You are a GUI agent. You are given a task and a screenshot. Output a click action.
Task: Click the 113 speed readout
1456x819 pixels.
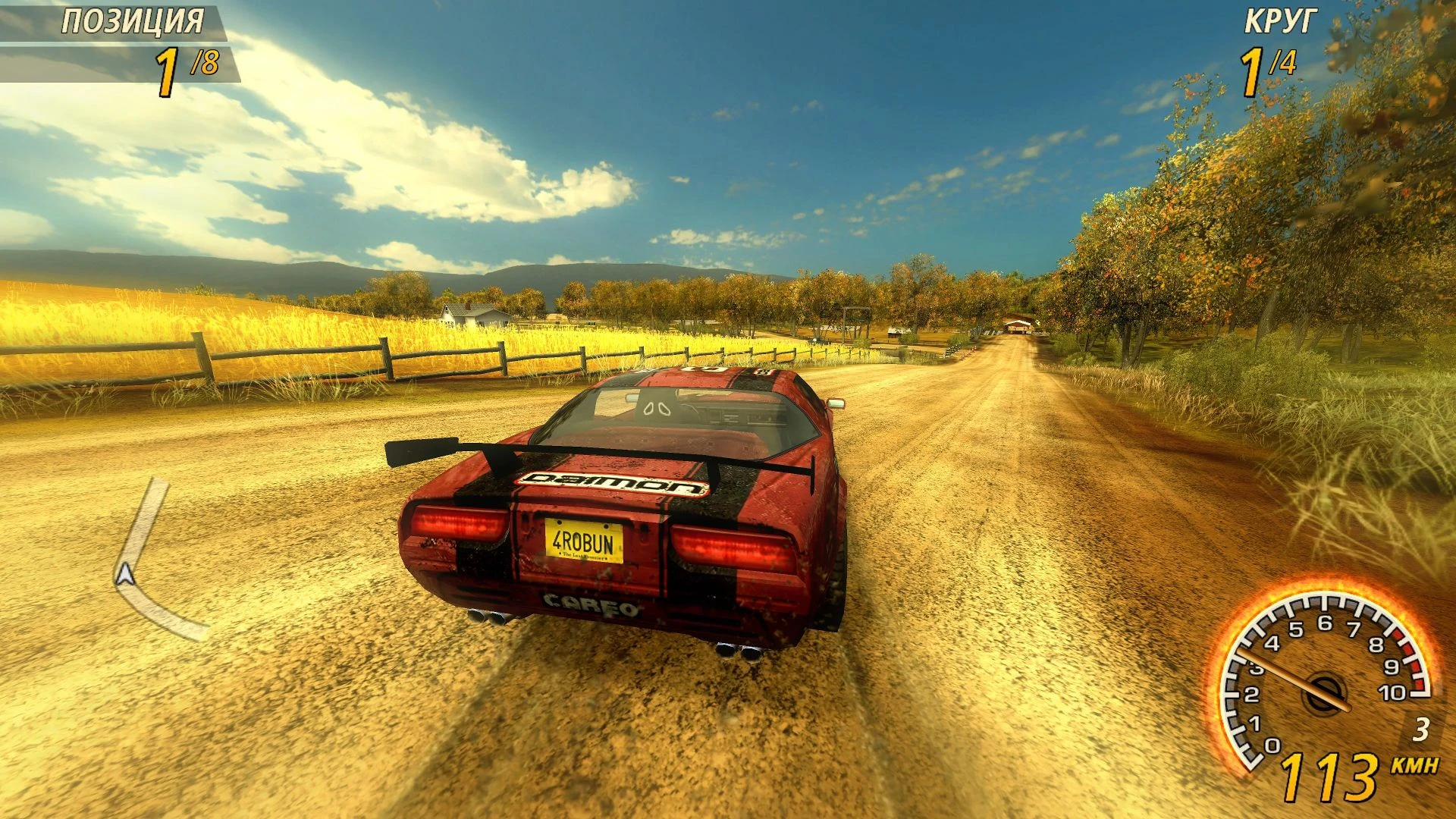coord(1329,777)
